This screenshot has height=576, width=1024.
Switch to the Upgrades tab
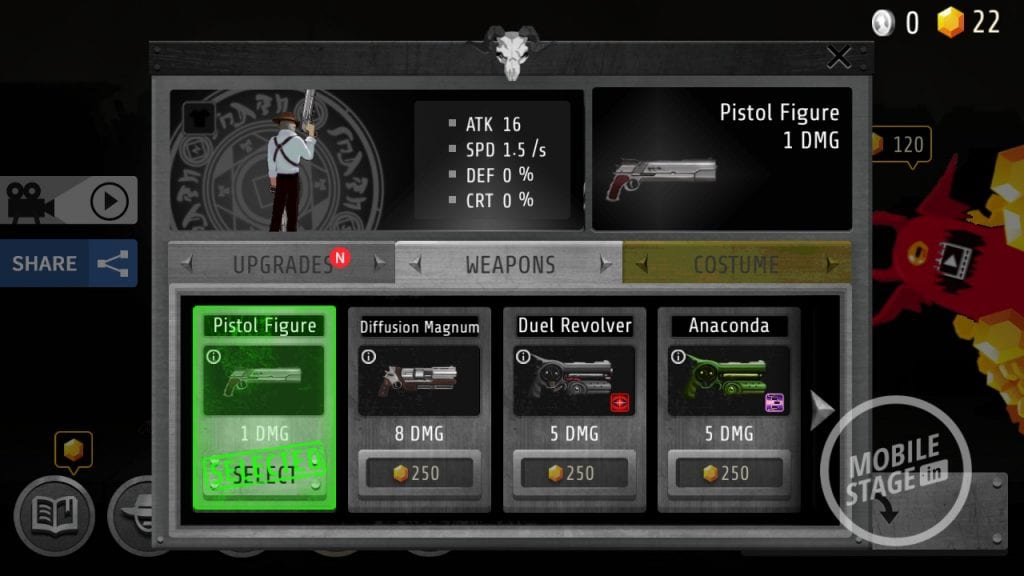(x=282, y=265)
